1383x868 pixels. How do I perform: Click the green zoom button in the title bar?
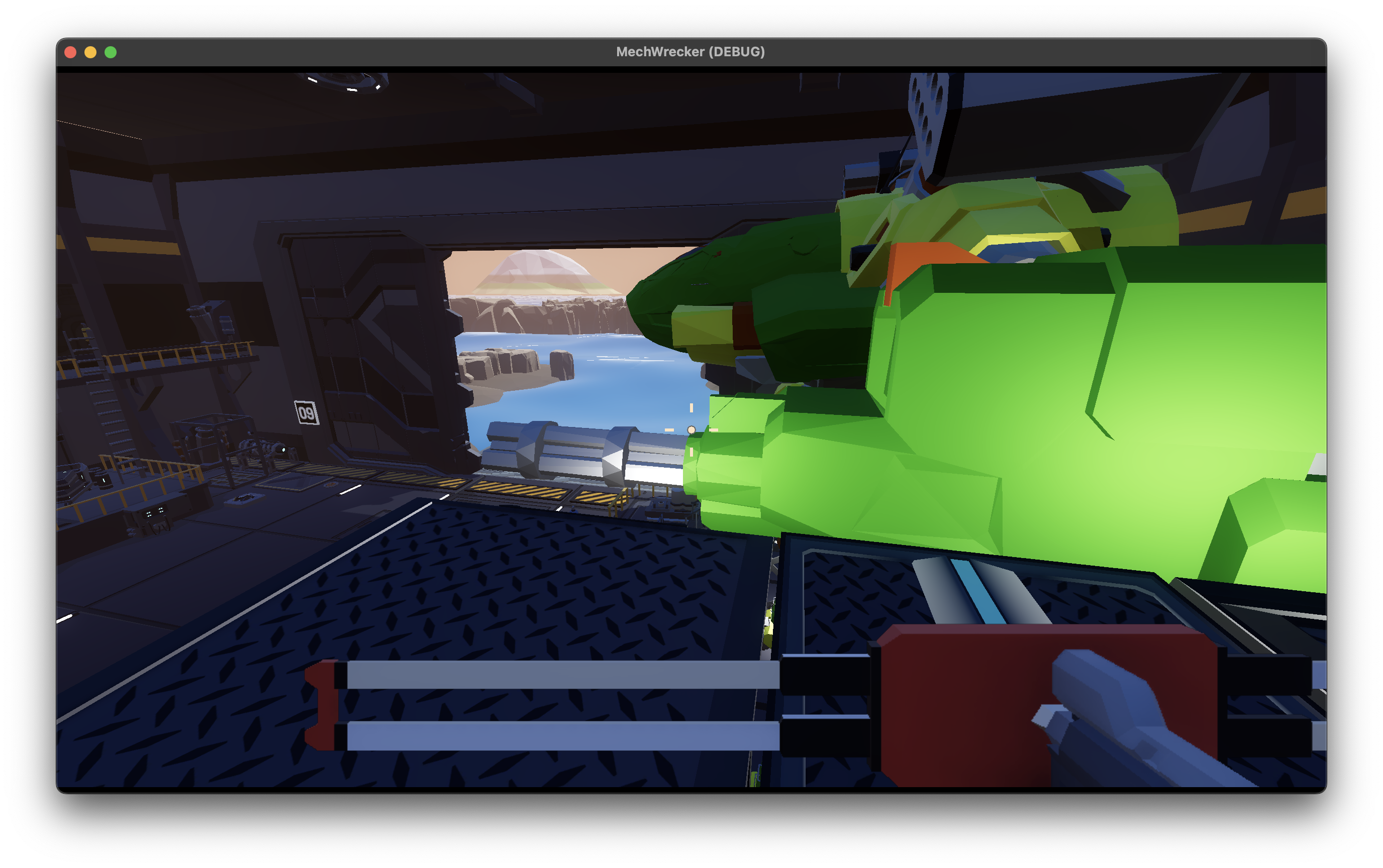[x=110, y=52]
